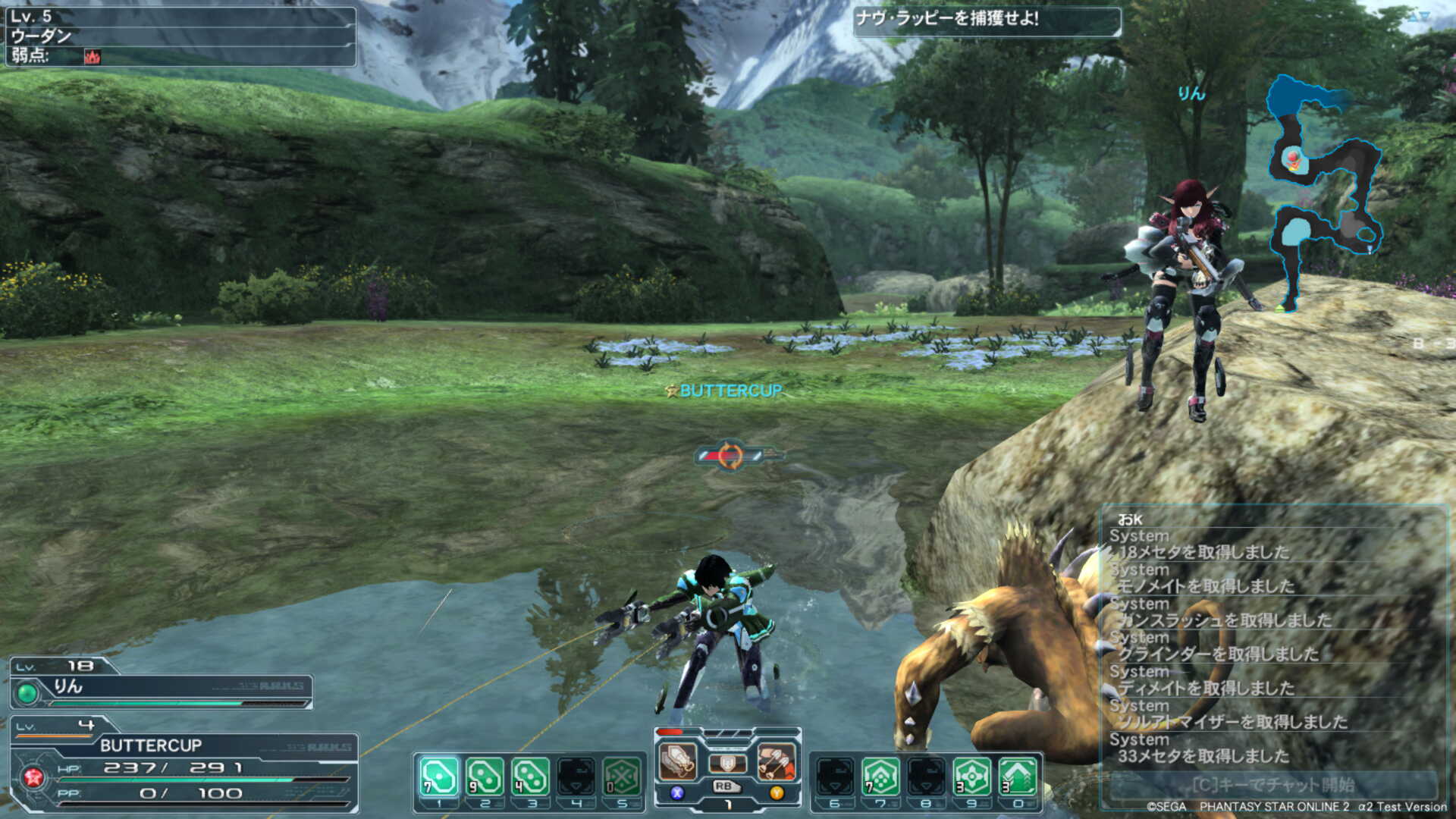Viewport: 1456px width, 819px height.
Task: Use the consumable in hotbar slot 9
Action: click(x=971, y=777)
